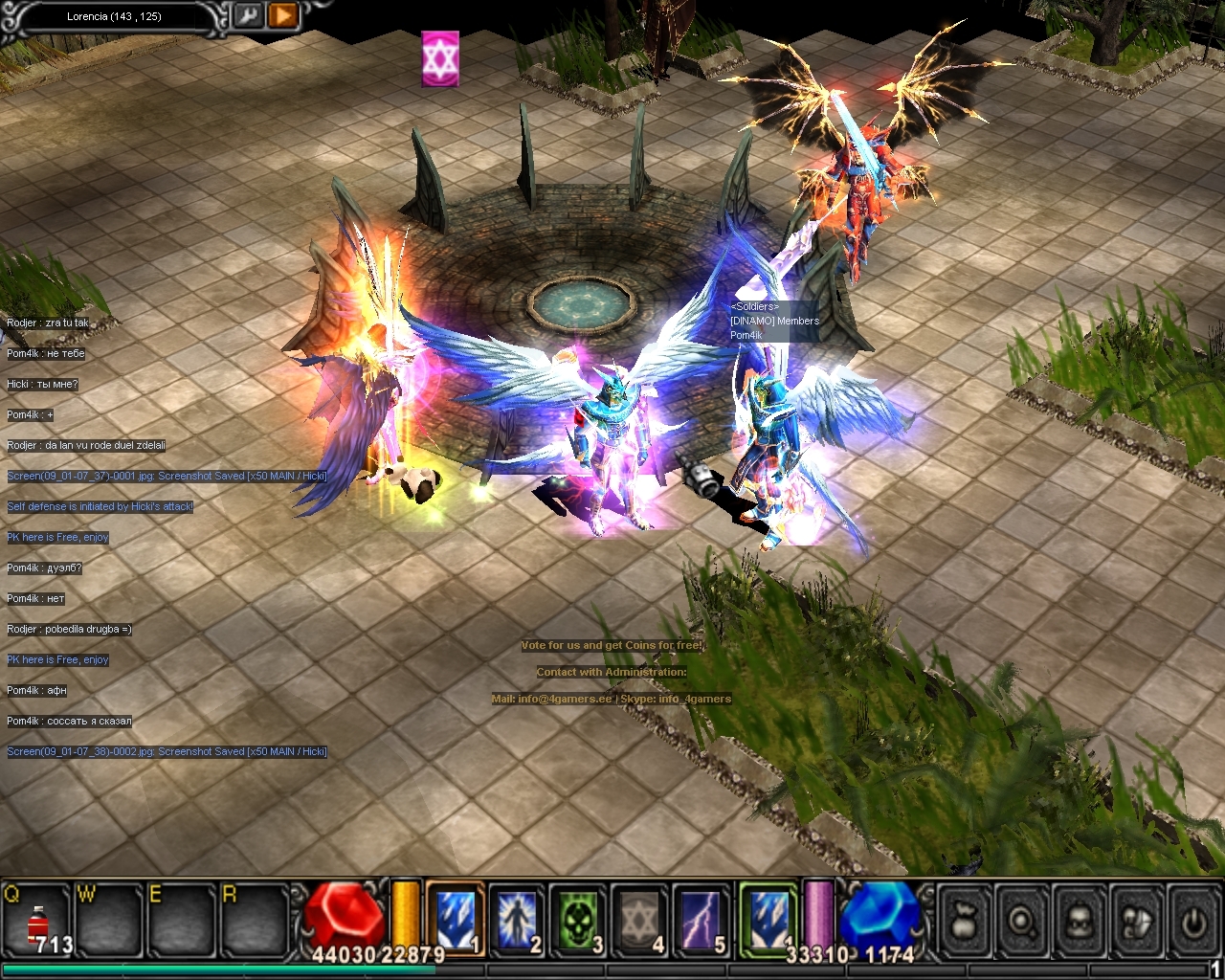Open the power icon system menu

pyautogui.click(x=1192, y=921)
